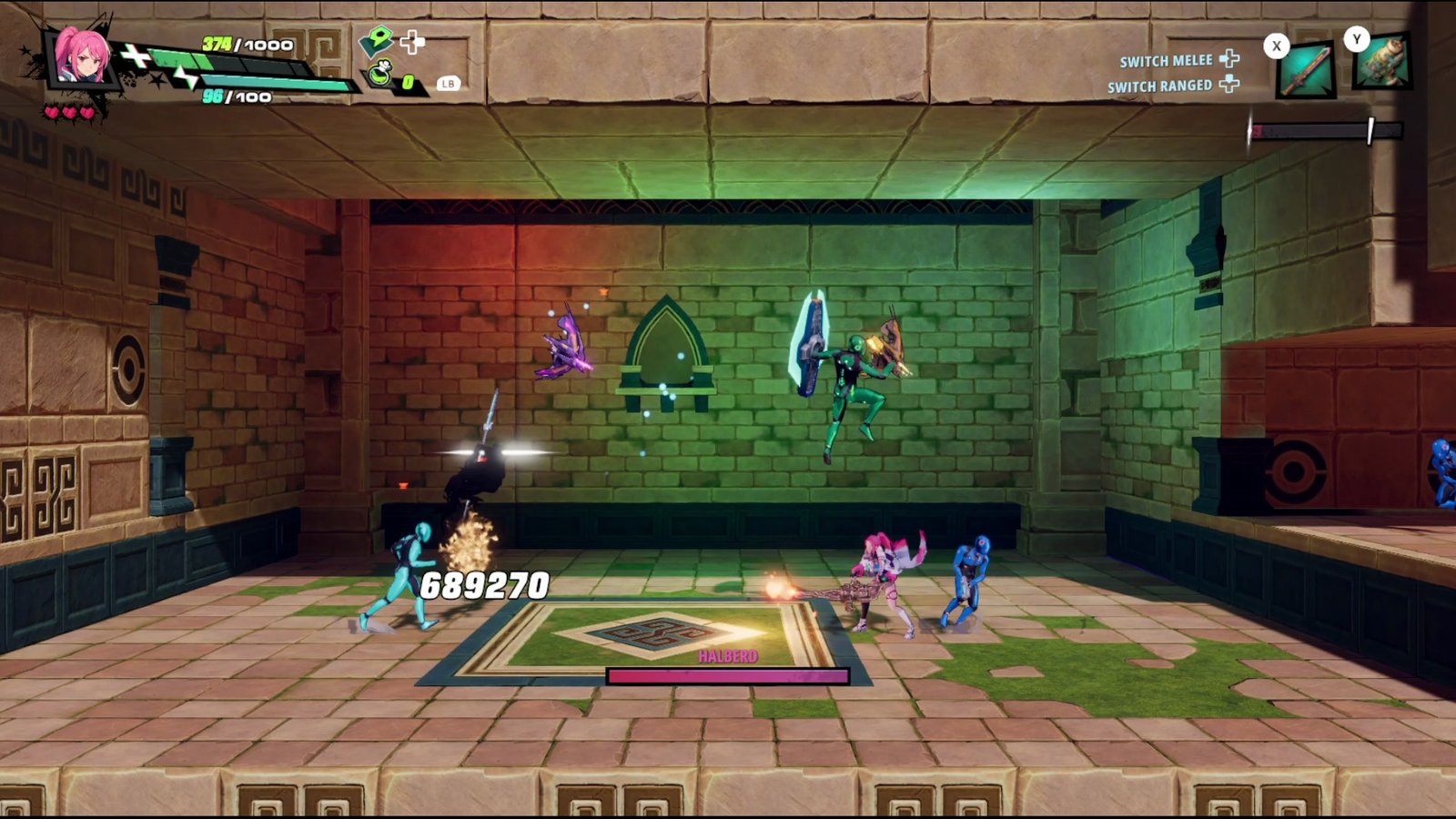Click the pink-haired character portrait
The width and height of the screenshot is (1456, 819).
[81, 56]
